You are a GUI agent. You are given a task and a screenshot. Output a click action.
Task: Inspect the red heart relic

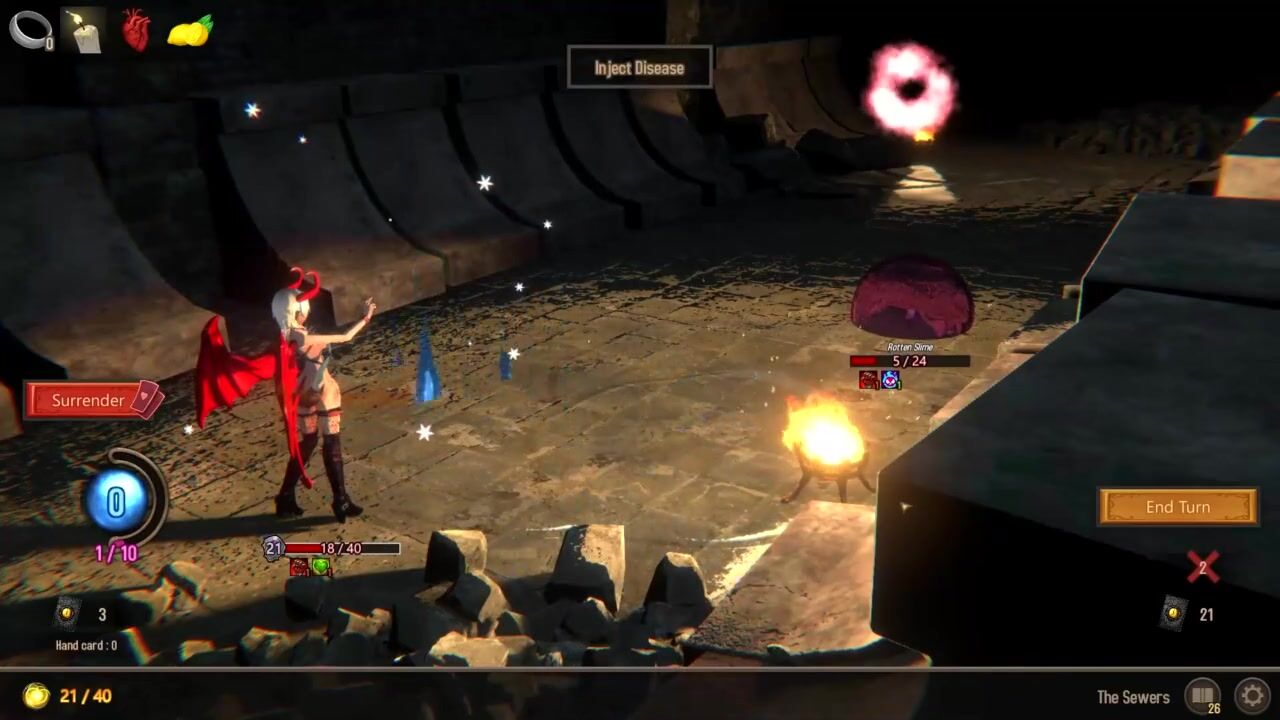[136, 30]
